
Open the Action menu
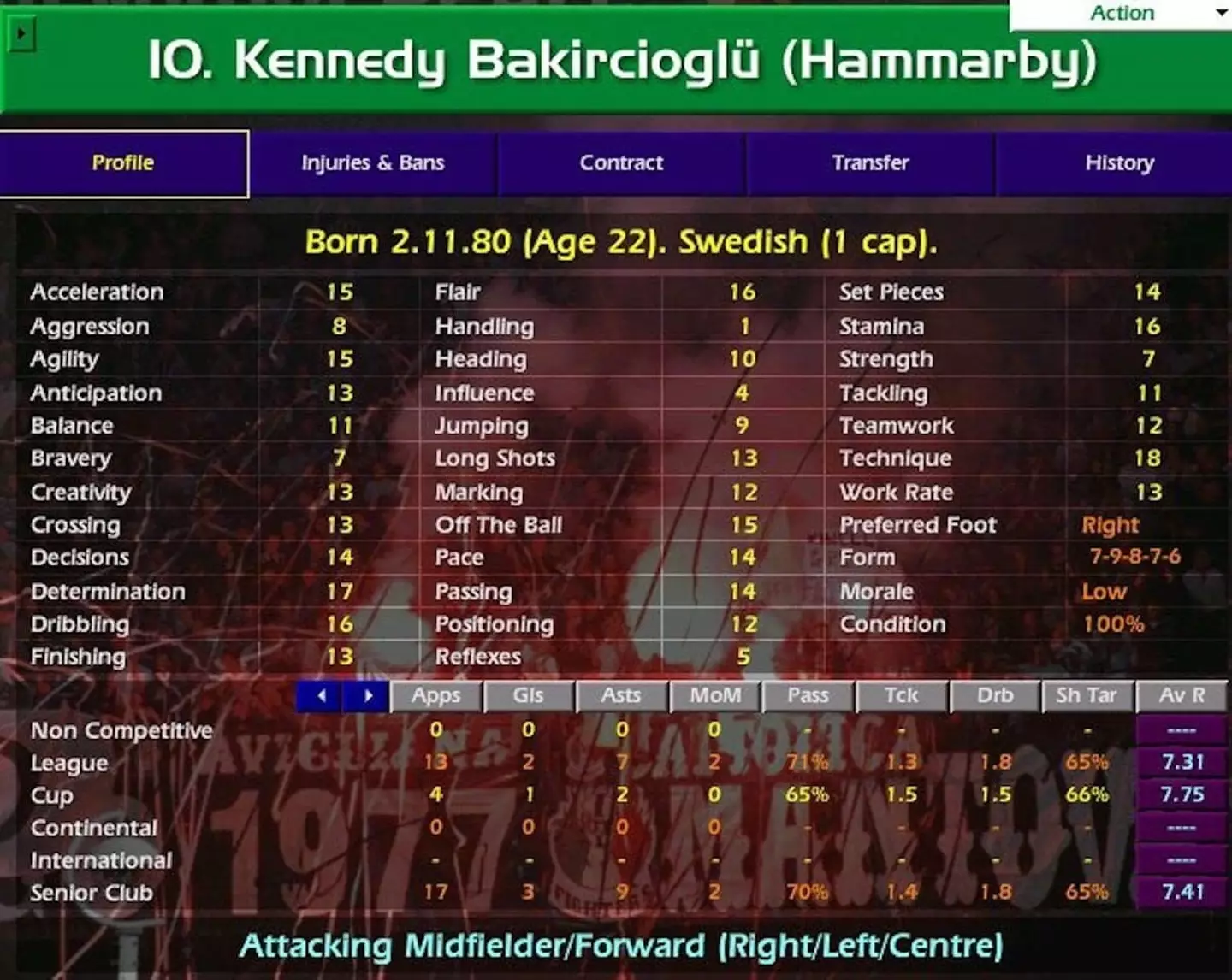pyautogui.click(x=1121, y=13)
